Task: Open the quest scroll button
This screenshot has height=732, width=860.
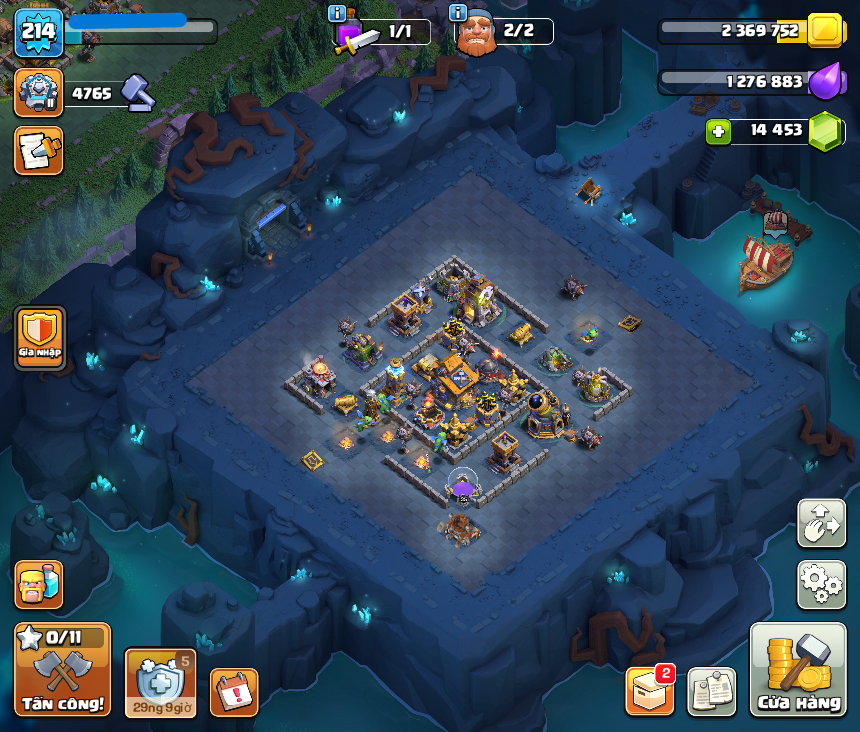Action: pyautogui.click(x=39, y=150)
